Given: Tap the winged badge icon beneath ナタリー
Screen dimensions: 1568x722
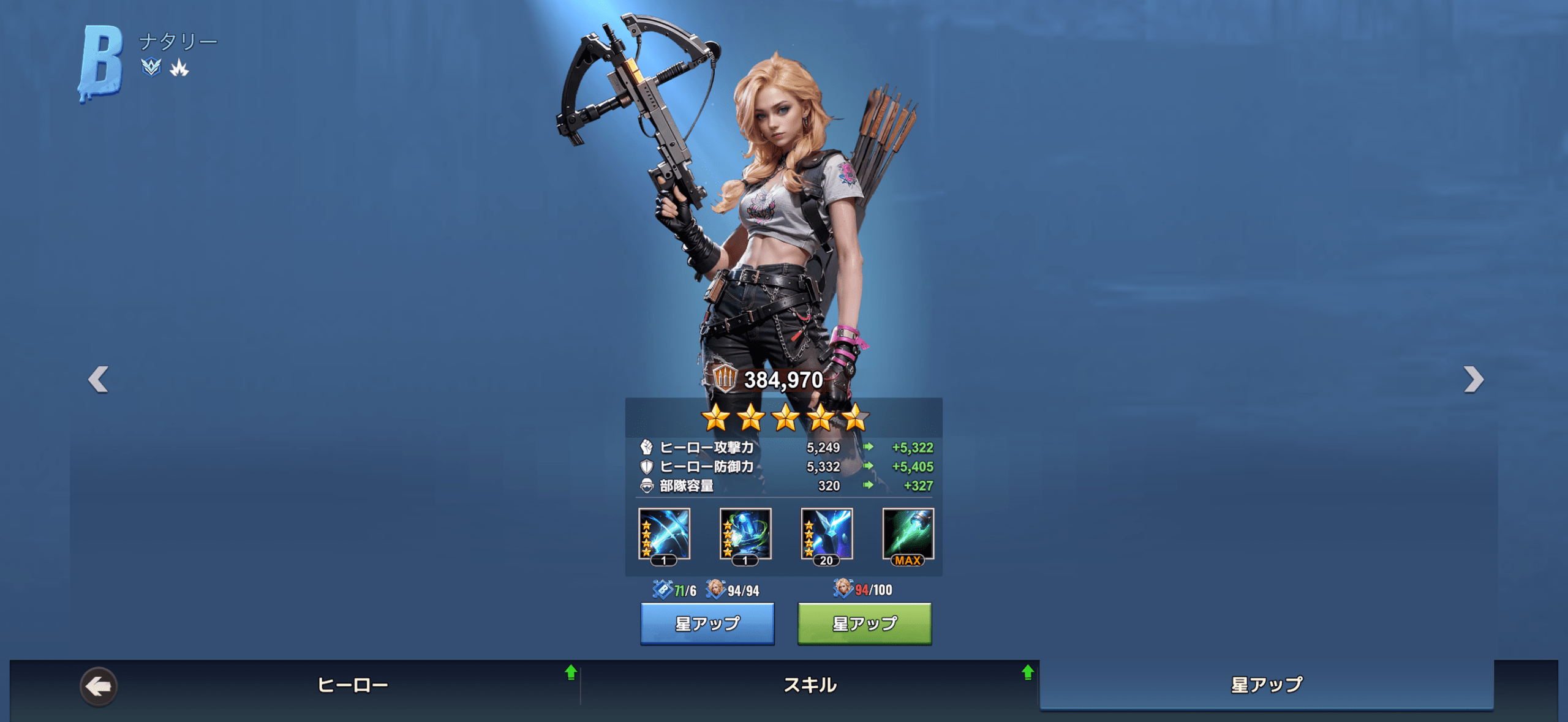Looking at the screenshot, I should point(151,67).
